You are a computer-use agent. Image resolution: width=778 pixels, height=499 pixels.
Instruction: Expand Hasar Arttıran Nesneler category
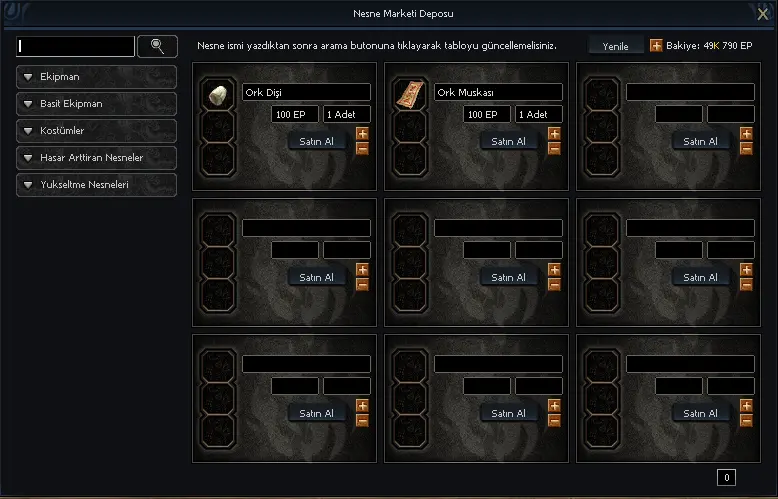[96, 158]
